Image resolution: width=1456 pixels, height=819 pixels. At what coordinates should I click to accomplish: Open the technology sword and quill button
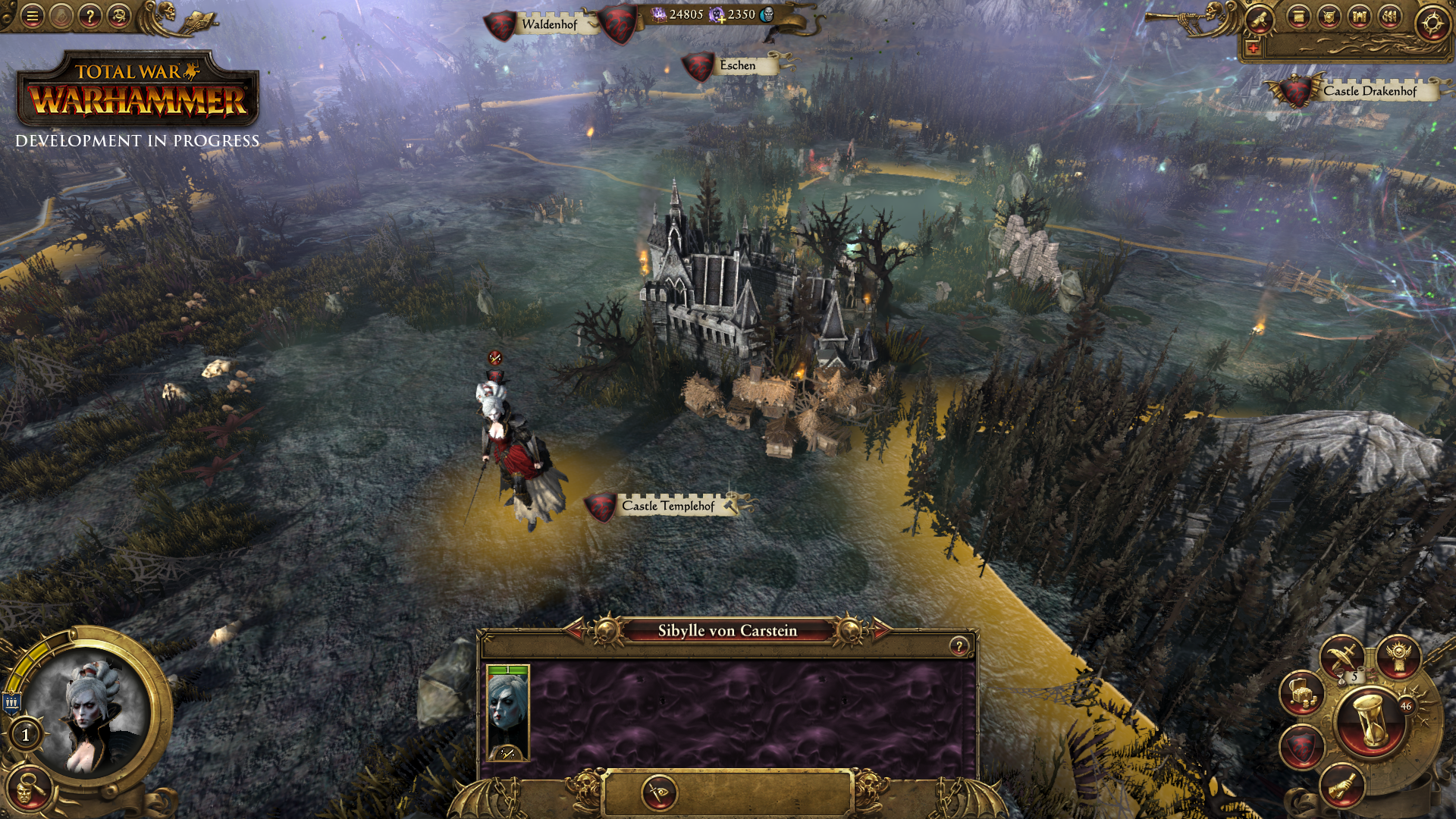1341,657
